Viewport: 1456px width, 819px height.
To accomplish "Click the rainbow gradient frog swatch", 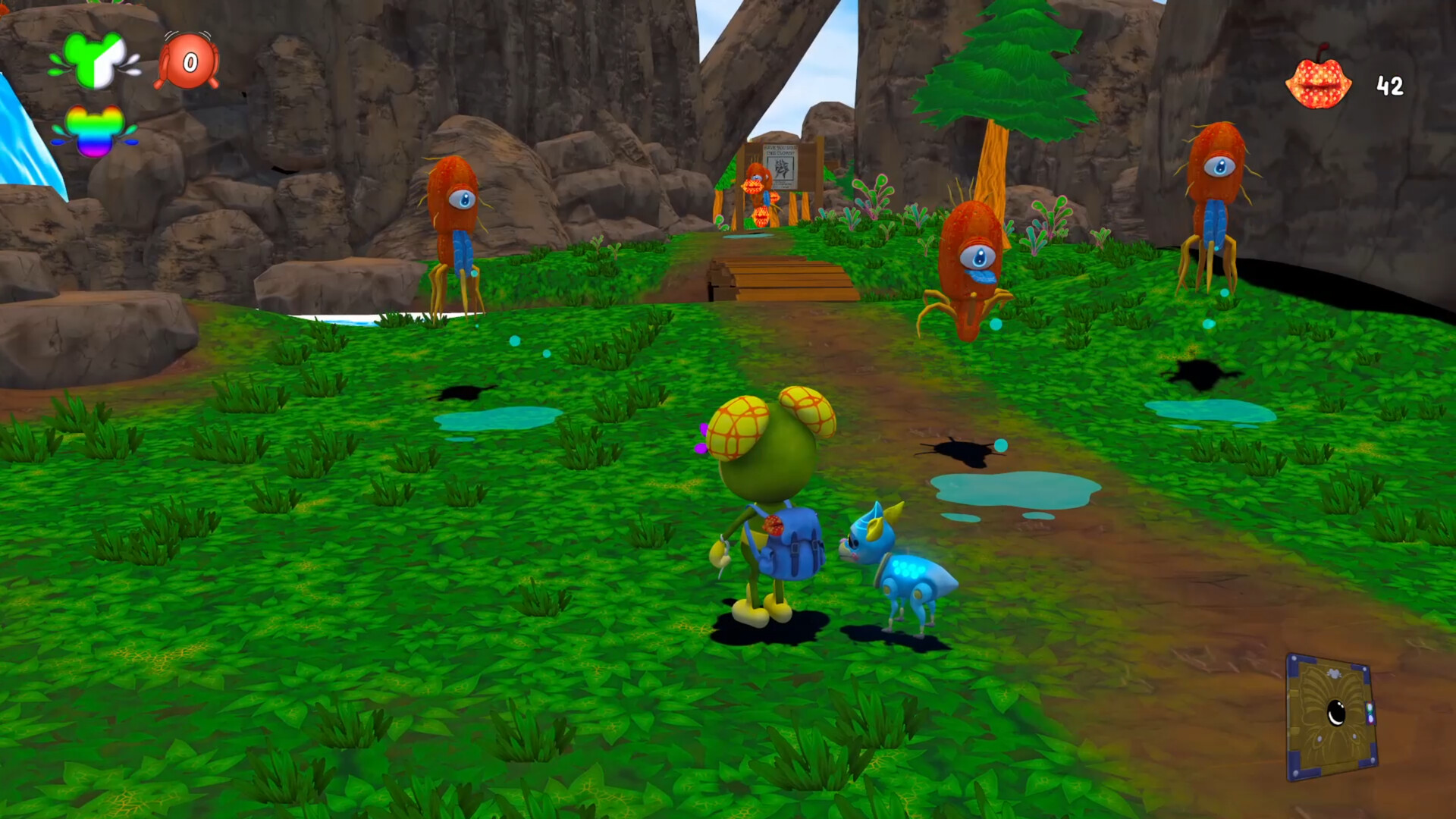I will point(96,131).
